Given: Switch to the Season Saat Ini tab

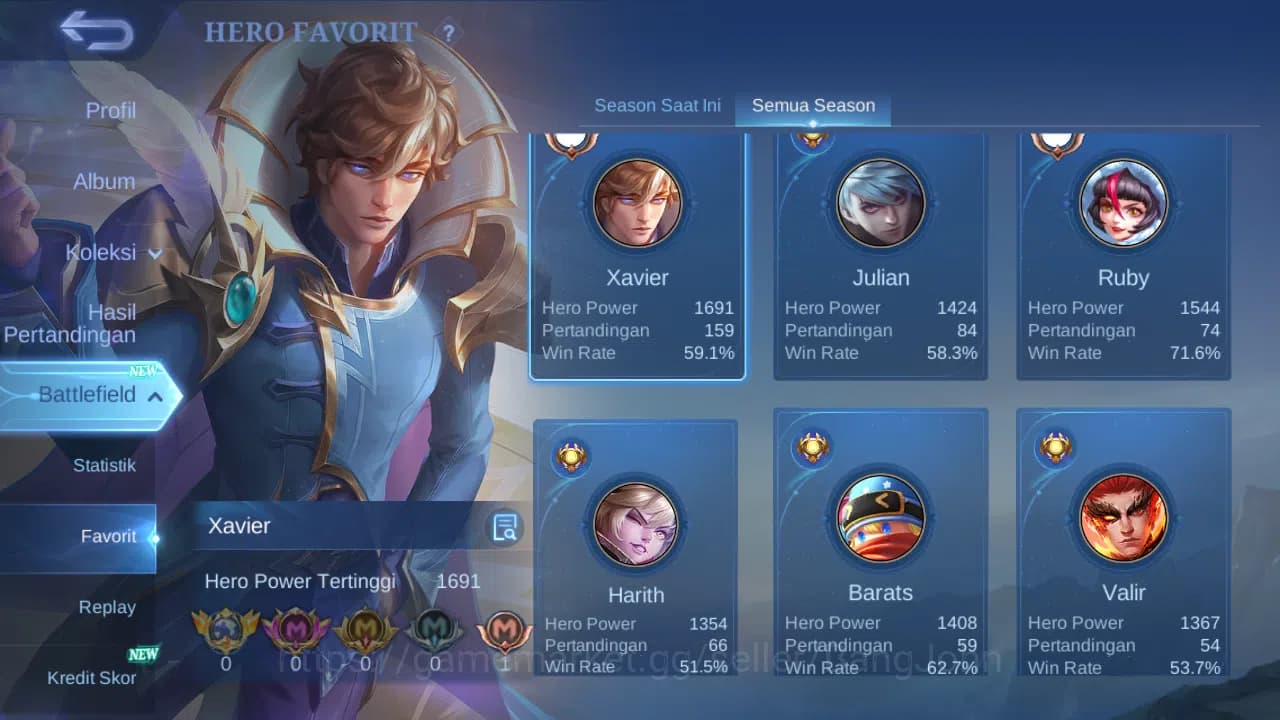Looking at the screenshot, I should (x=657, y=104).
